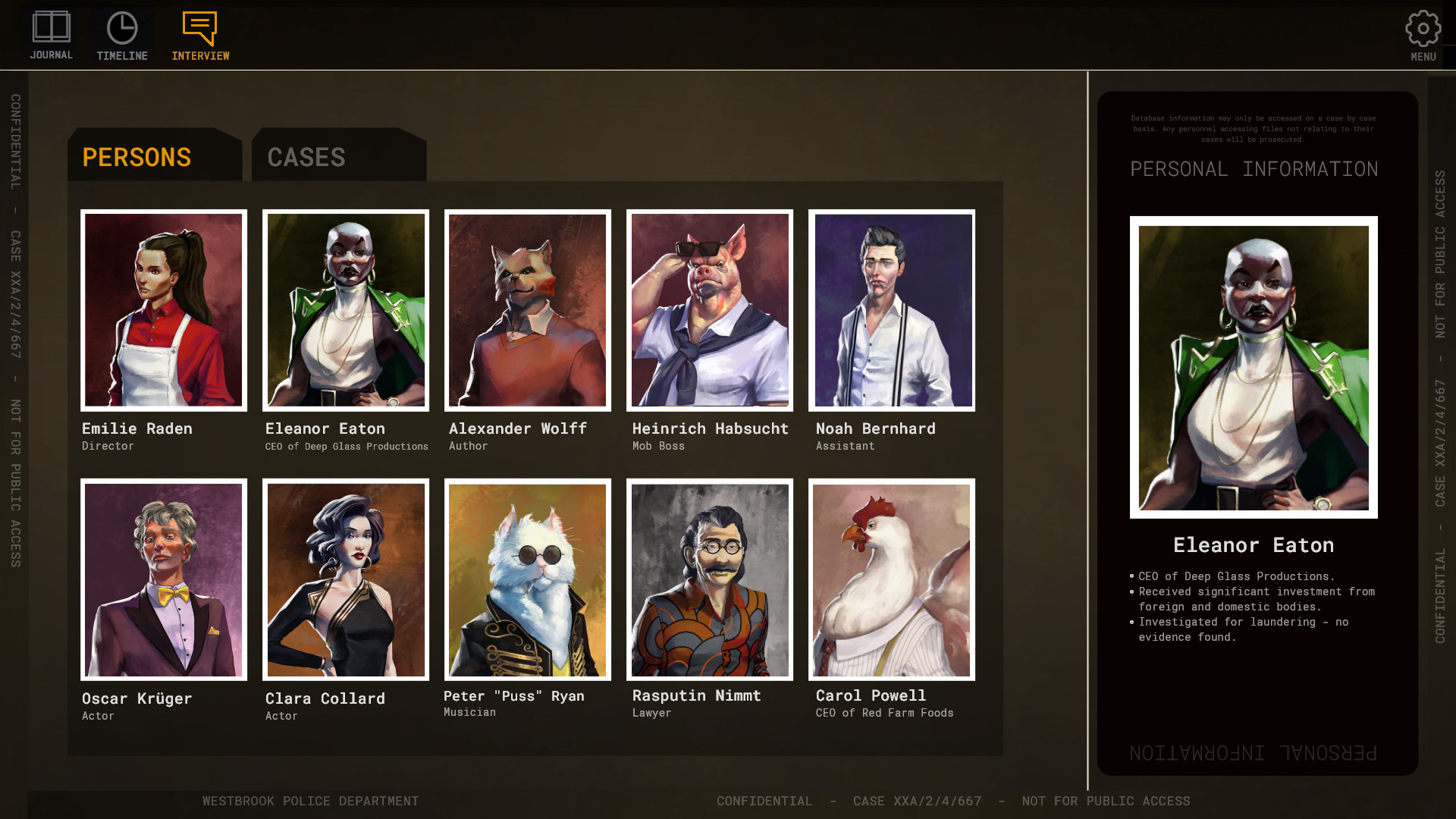The height and width of the screenshot is (819, 1456).
Task: Select mob boss Heinrich Habsucht
Action: click(x=710, y=310)
